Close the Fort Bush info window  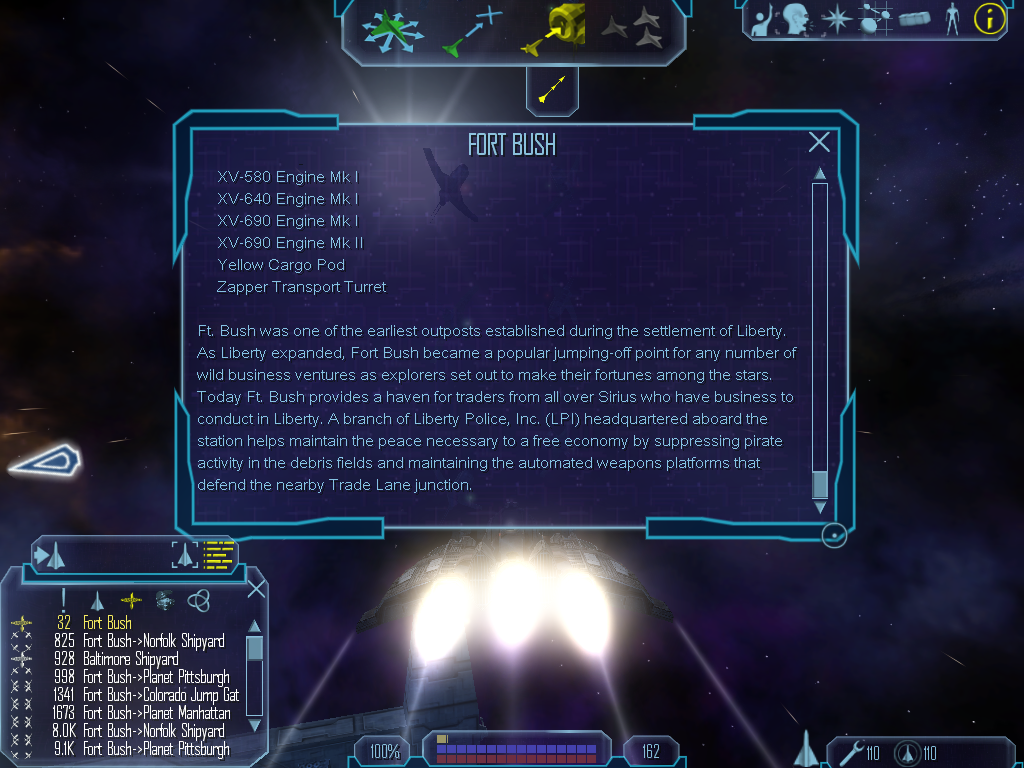(x=819, y=142)
